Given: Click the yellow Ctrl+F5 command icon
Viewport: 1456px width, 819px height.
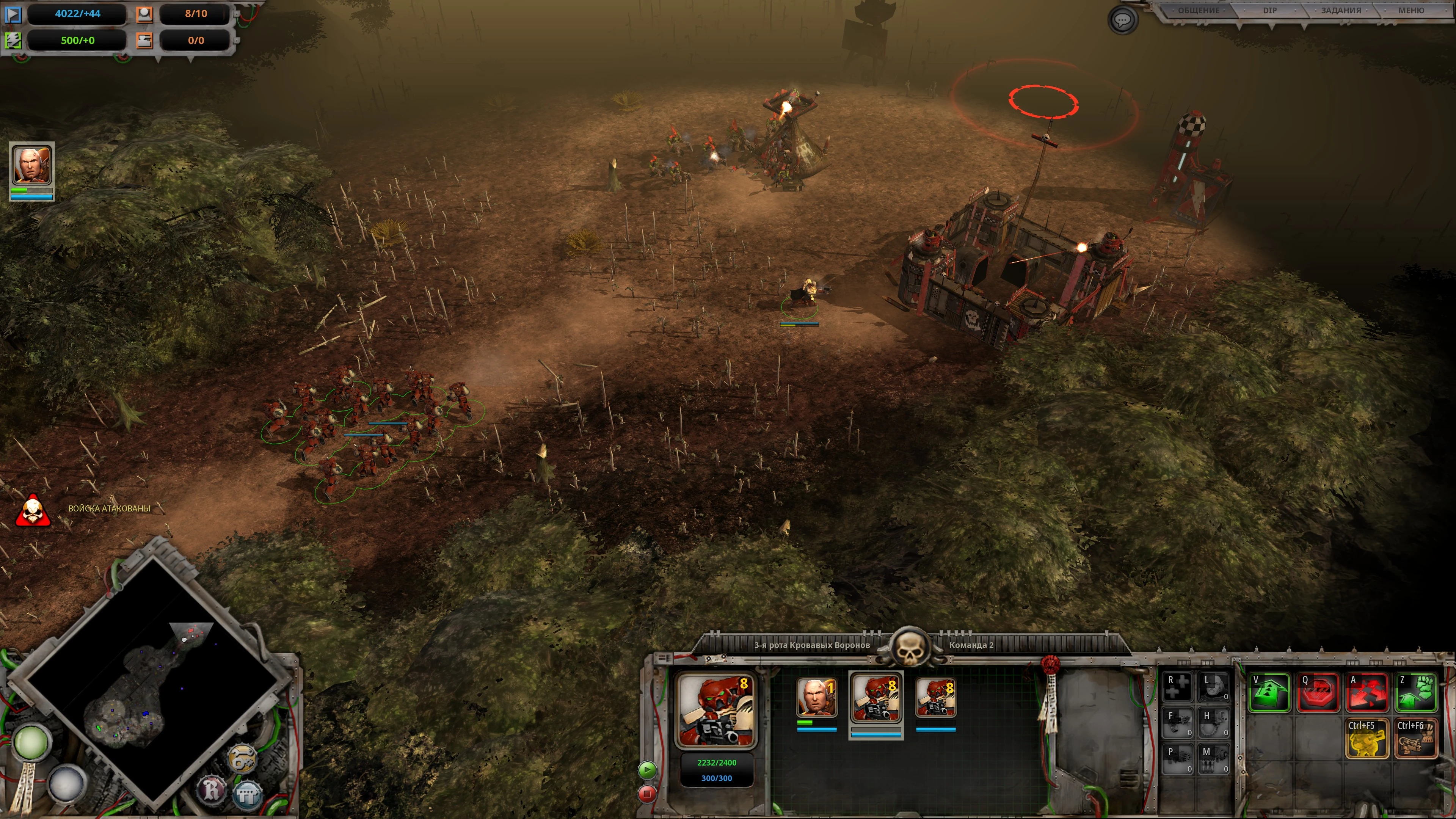Looking at the screenshot, I should click(x=1367, y=738).
